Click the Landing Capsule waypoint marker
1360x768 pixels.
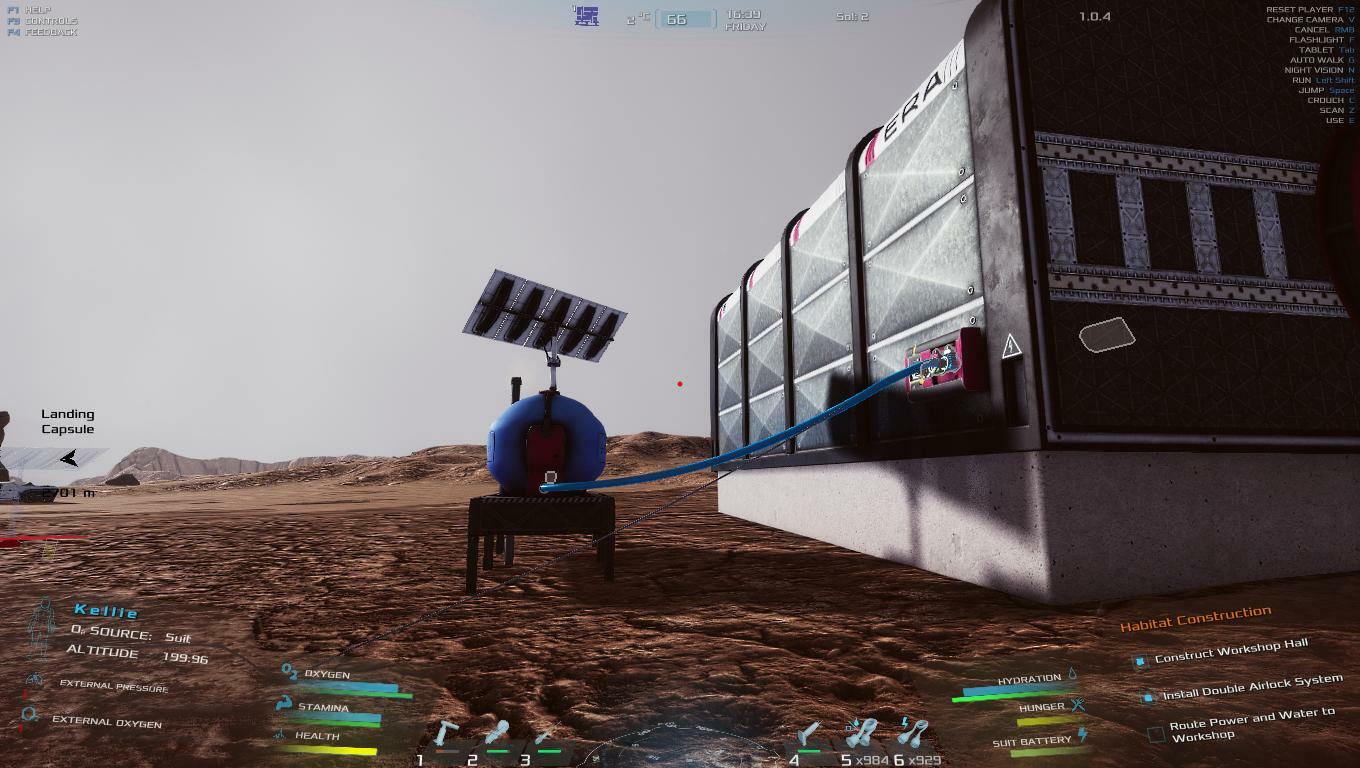point(68,458)
